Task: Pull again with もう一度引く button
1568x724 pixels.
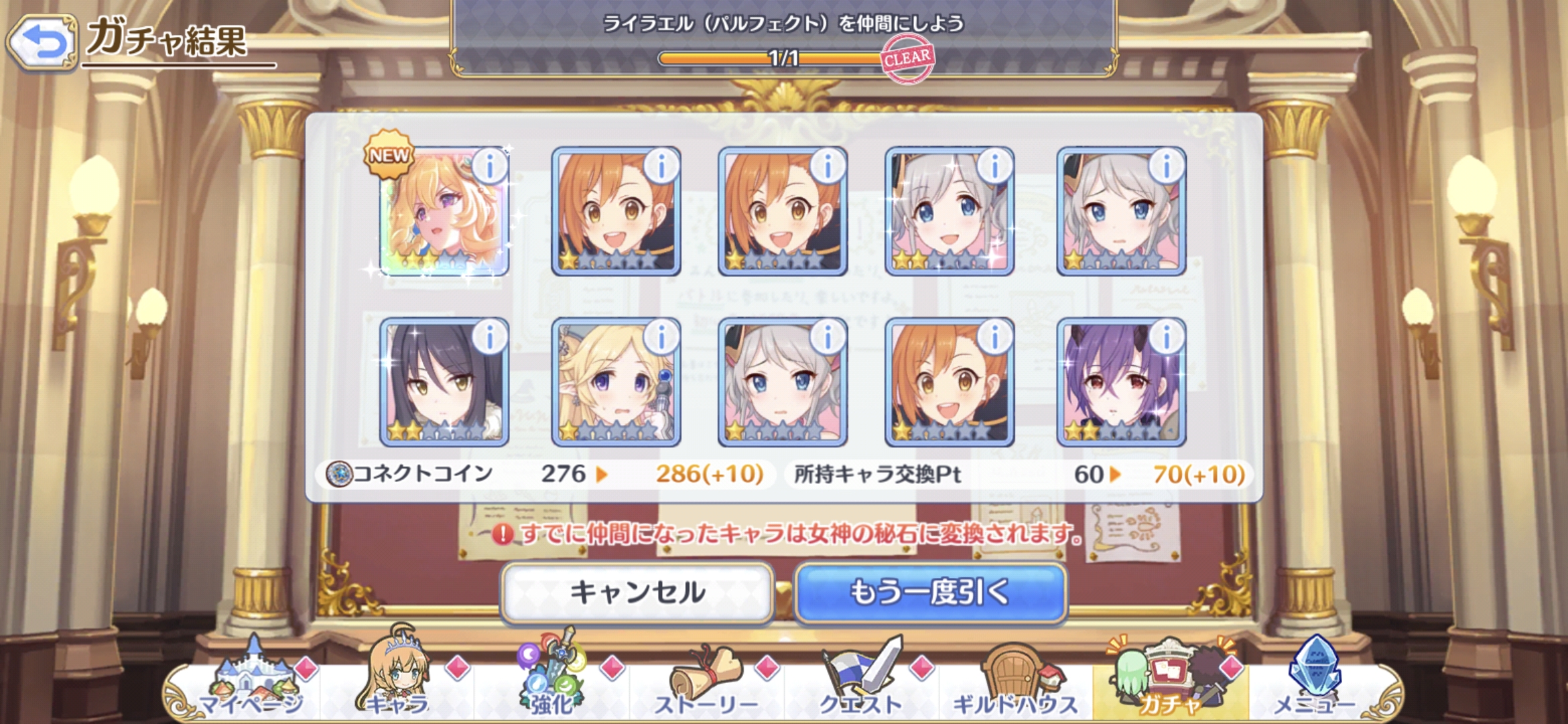Action: (930, 593)
